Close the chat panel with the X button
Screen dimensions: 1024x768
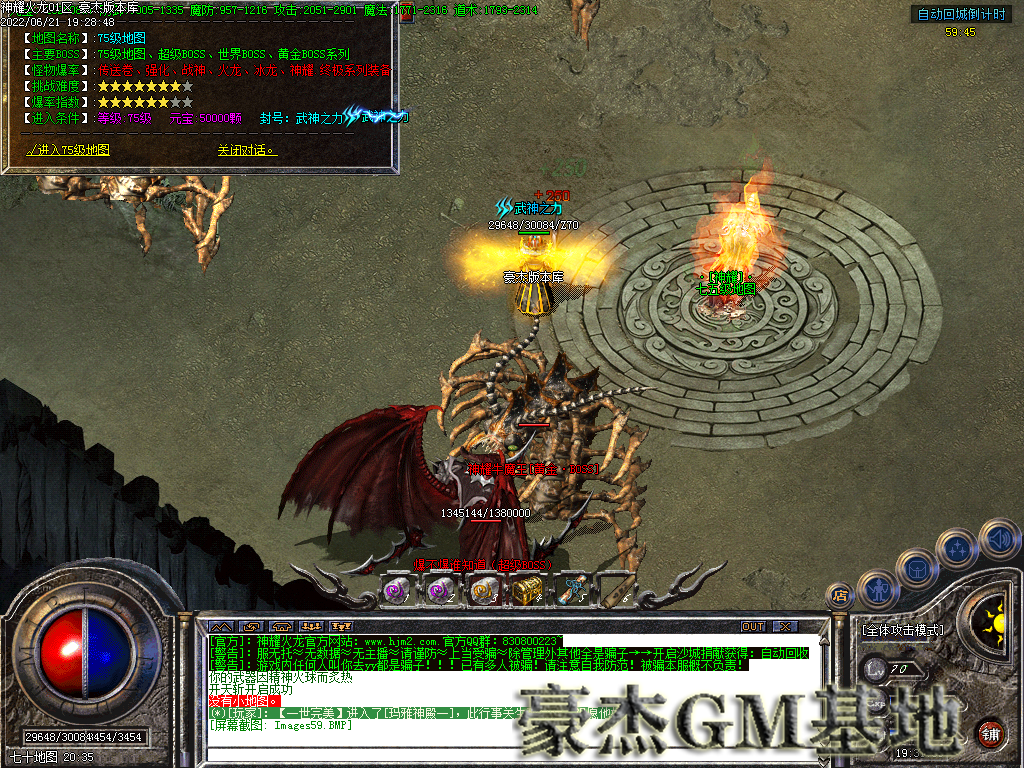[x=786, y=627]
